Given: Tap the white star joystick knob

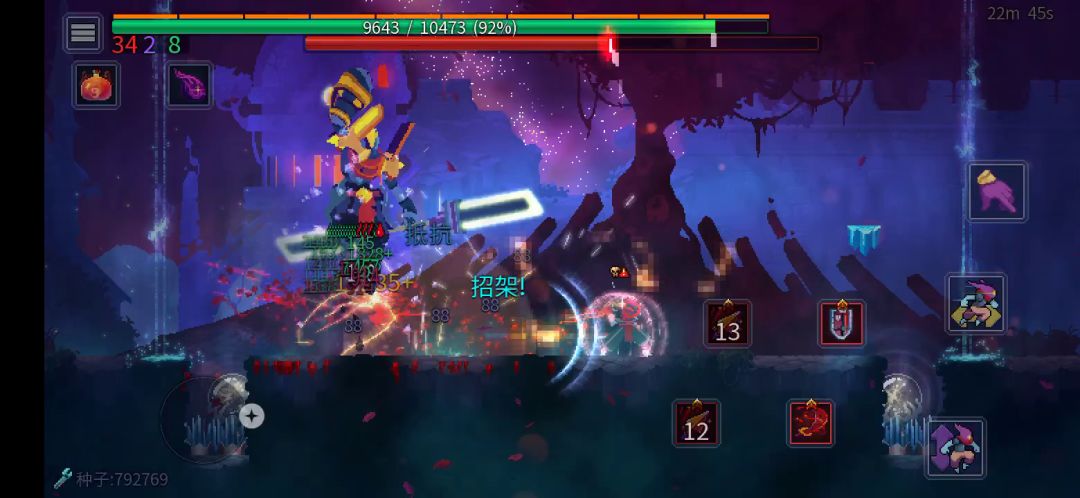Looking at the screenshot, I should 251,416.
